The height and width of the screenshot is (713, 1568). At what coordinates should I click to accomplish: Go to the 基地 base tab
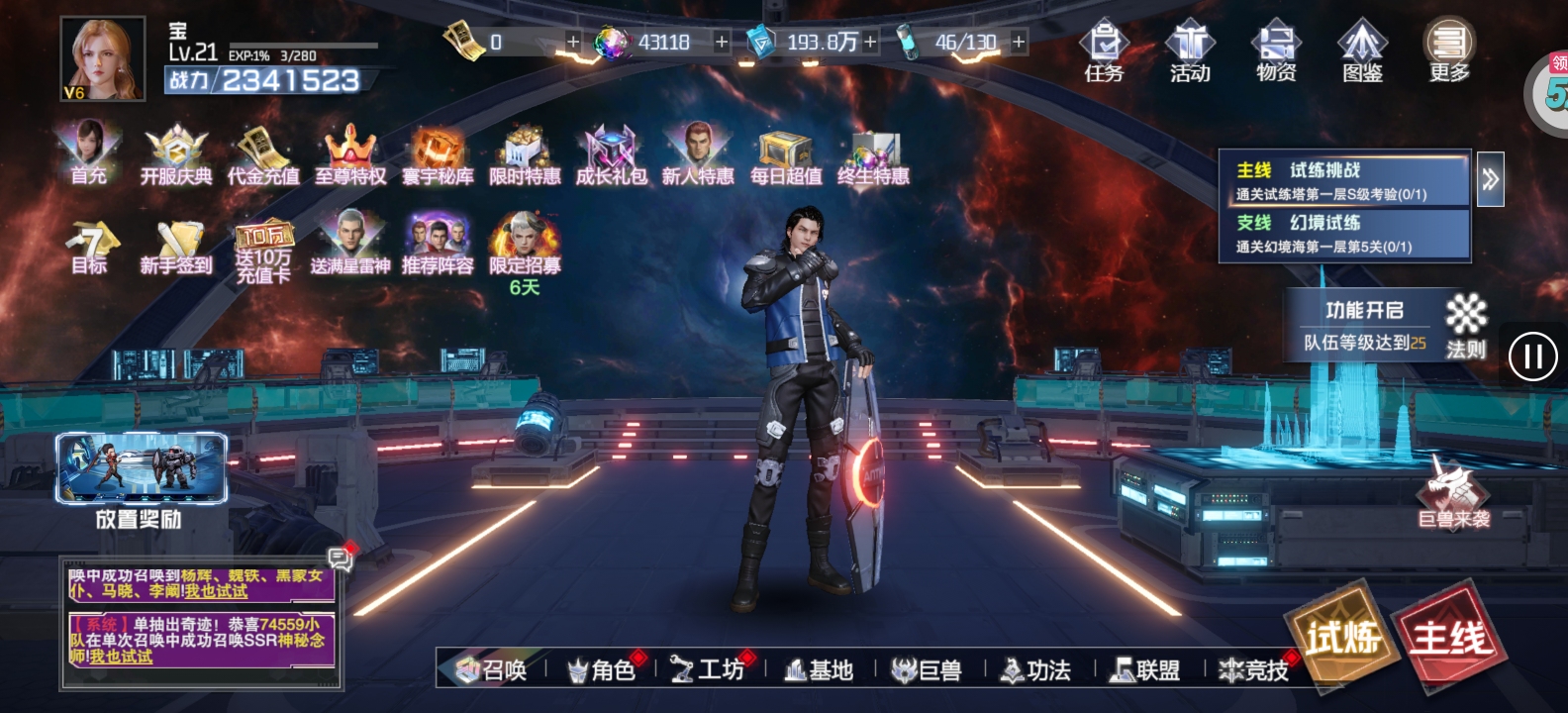819,670
